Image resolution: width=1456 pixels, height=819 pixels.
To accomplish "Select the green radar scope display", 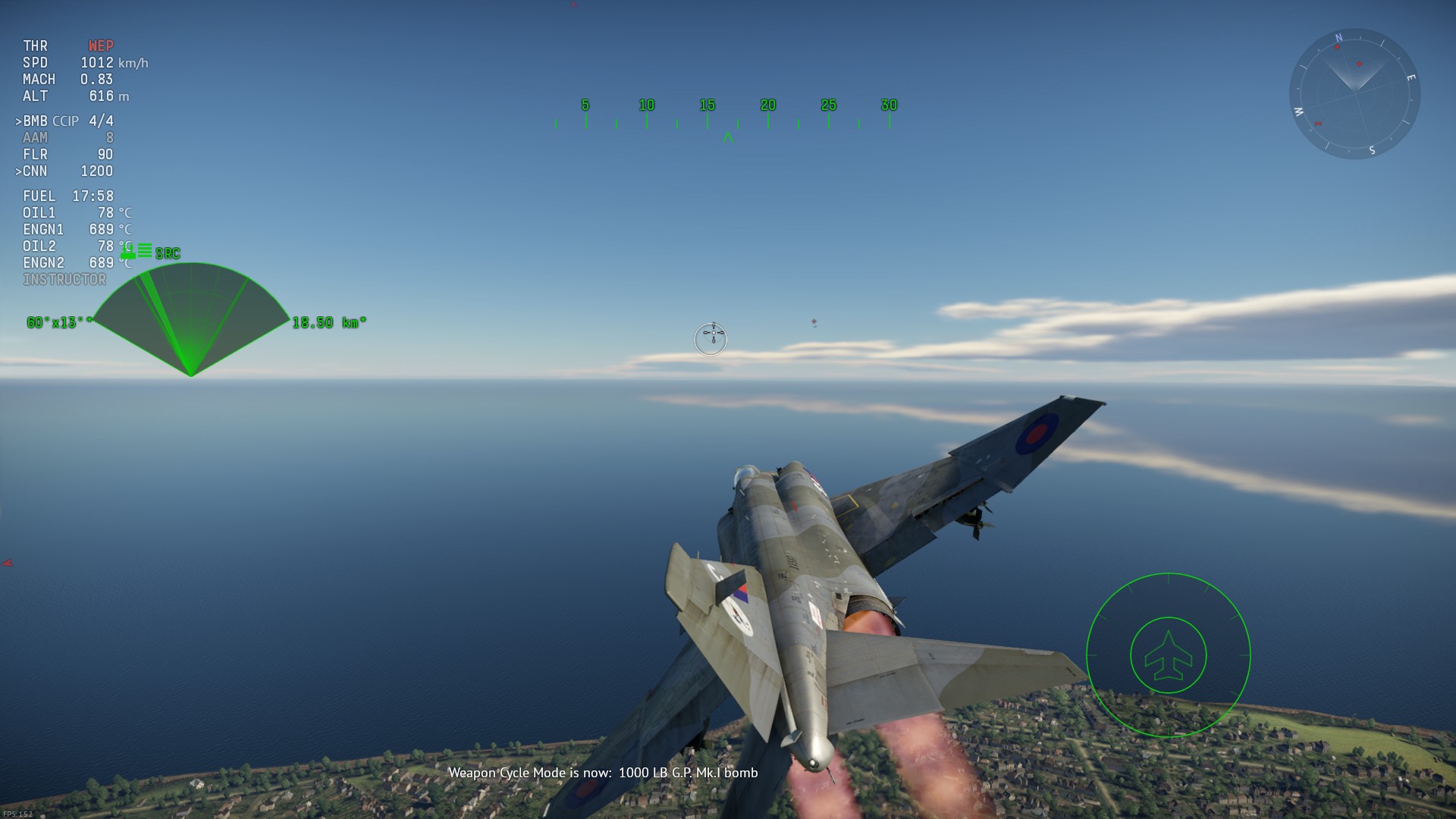I will [x=190, y=318].
